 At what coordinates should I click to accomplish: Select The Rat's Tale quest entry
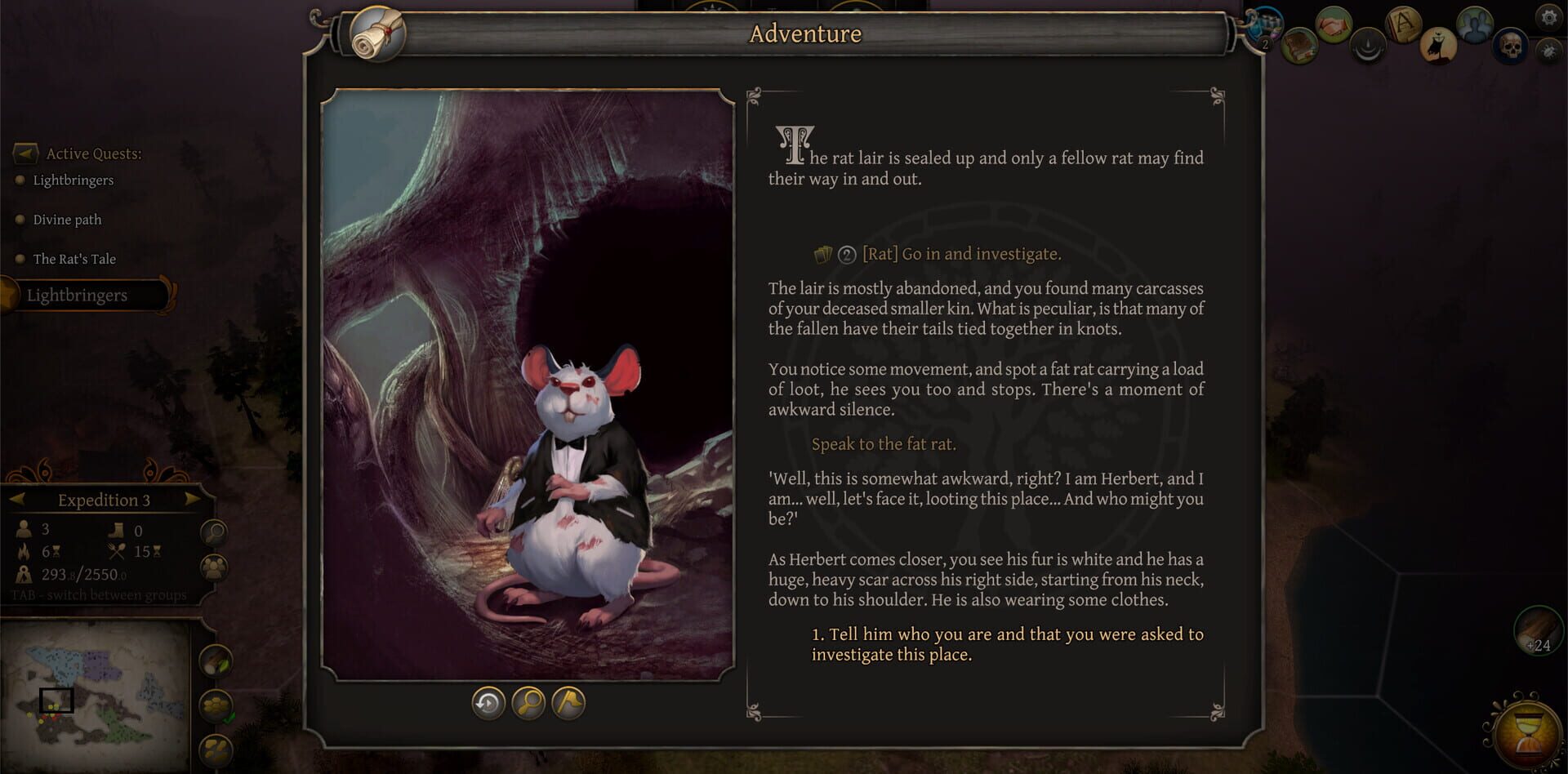point(73,259)
